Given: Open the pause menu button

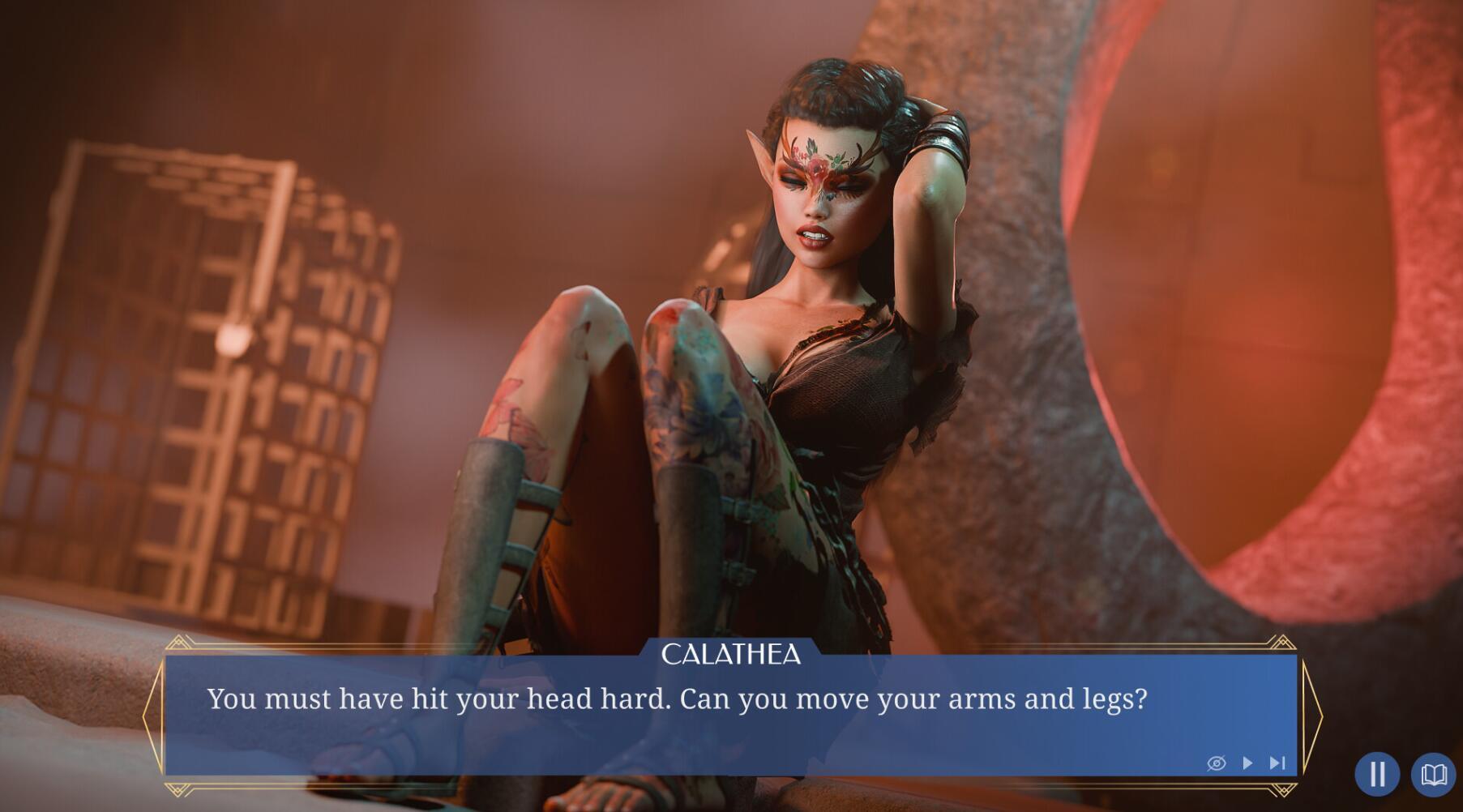Looking at the screenshot, I should [x=1376, y=774].
